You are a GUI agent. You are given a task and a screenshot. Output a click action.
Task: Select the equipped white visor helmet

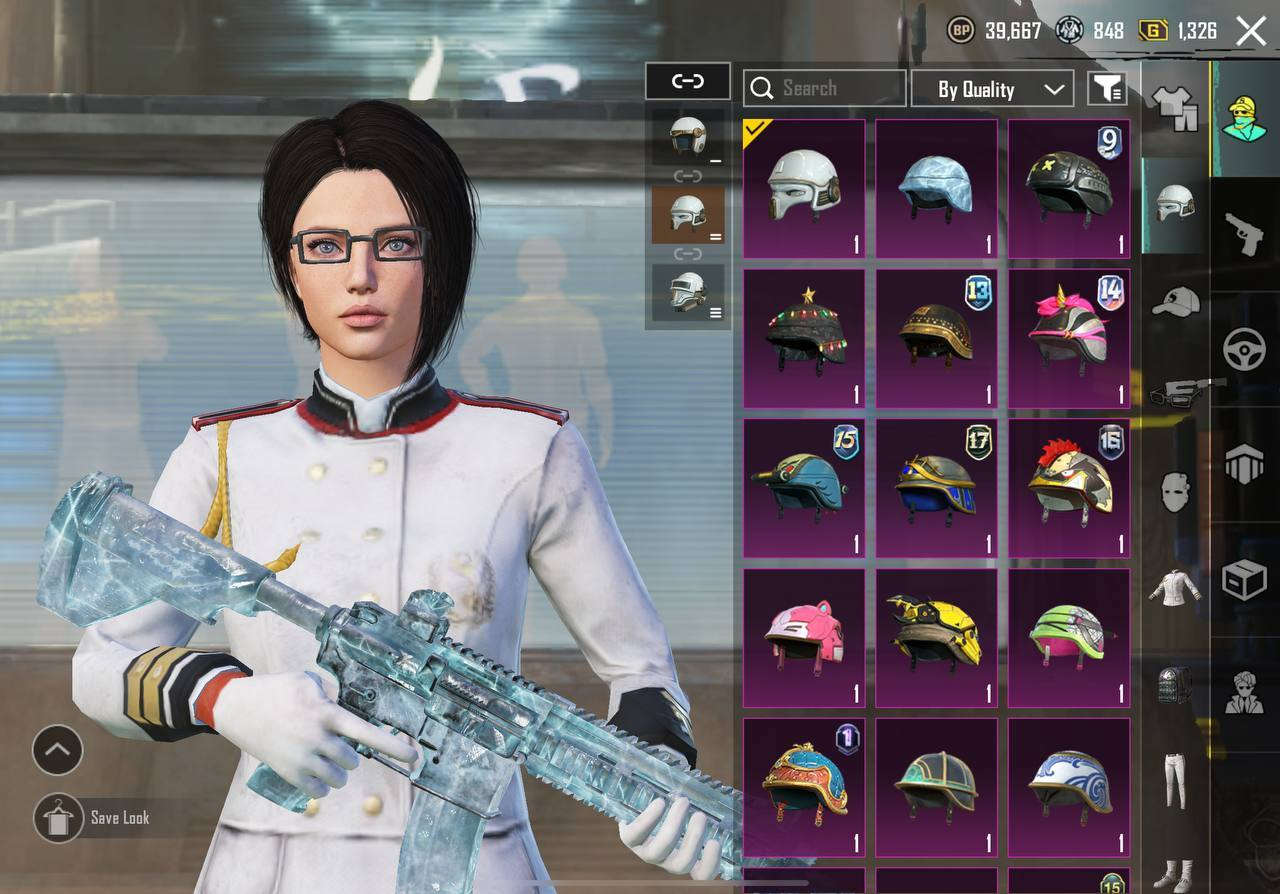[804, 189]
